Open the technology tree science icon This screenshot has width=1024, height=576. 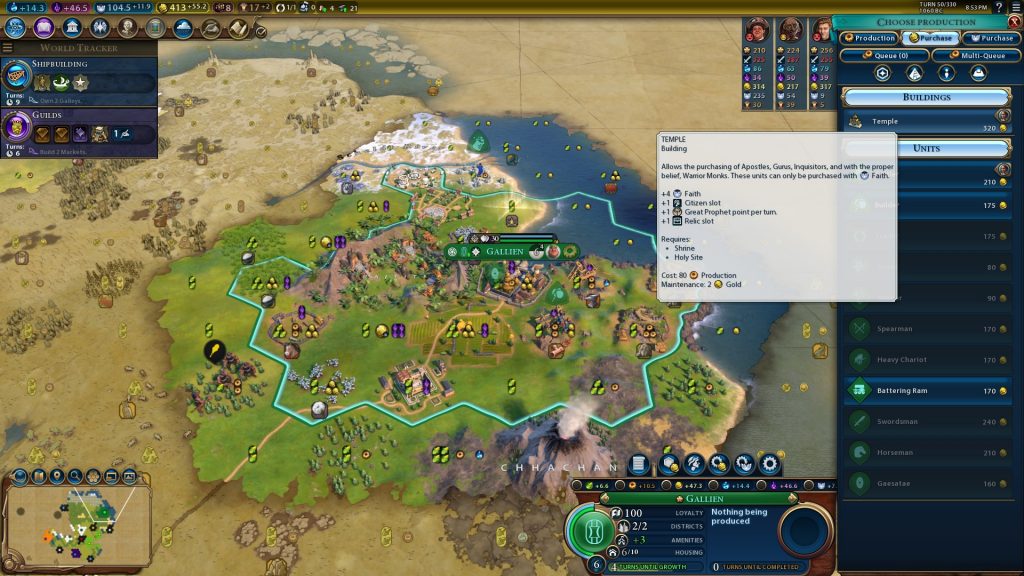click(x=17, y=28)
